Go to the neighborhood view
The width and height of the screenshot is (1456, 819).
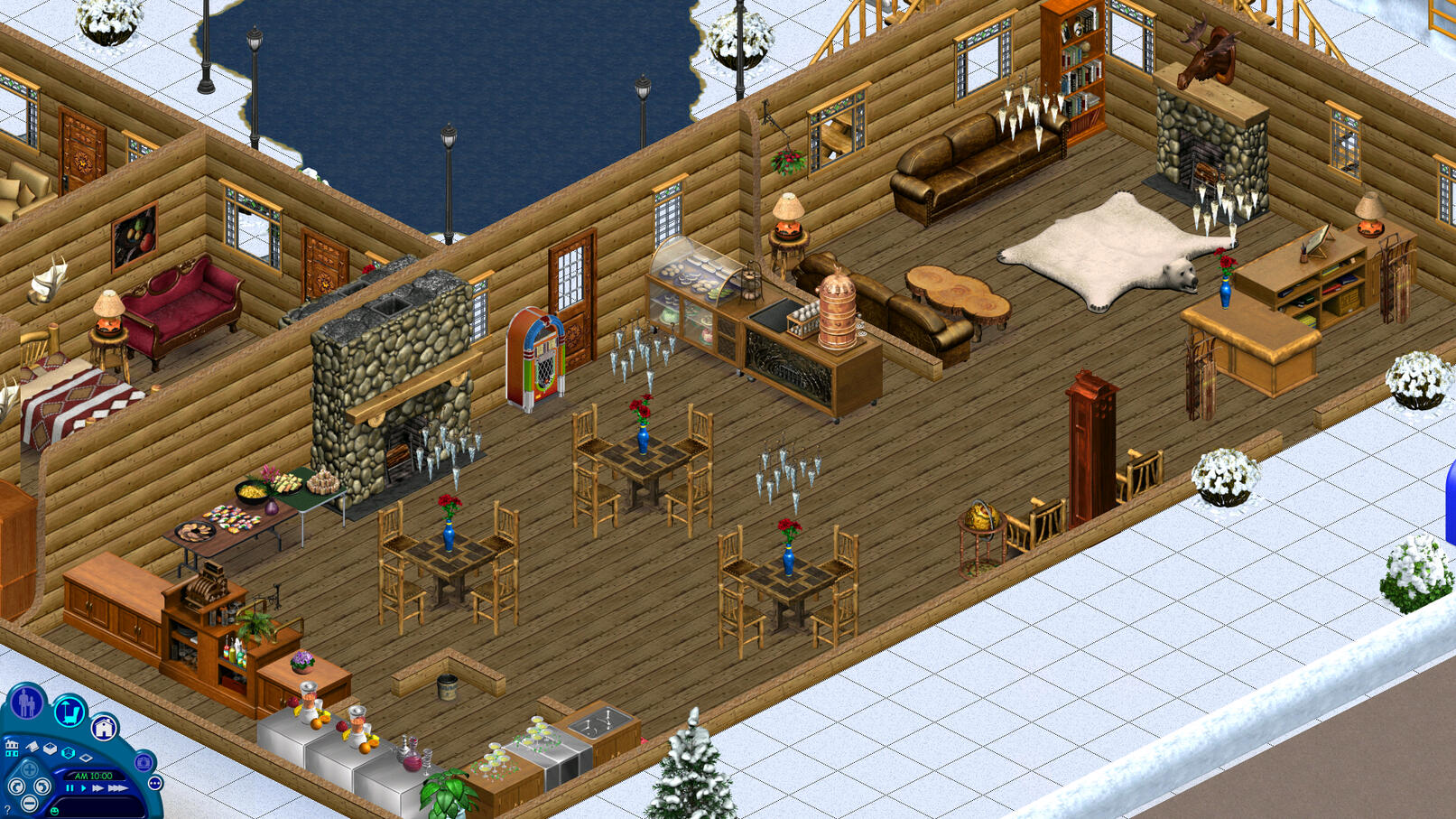coord(12,747)
